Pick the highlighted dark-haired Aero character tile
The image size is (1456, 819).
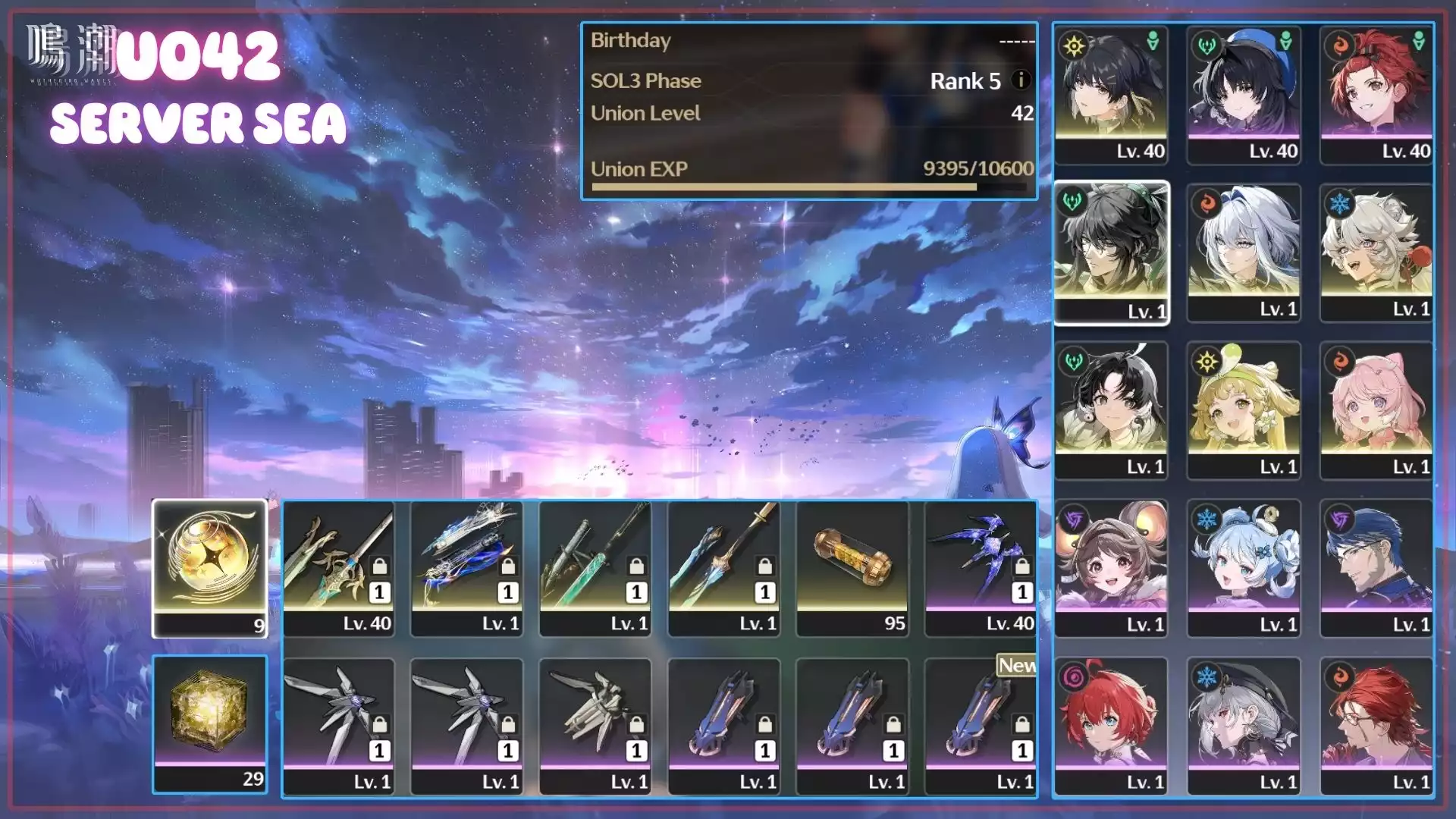(1111, 253)
